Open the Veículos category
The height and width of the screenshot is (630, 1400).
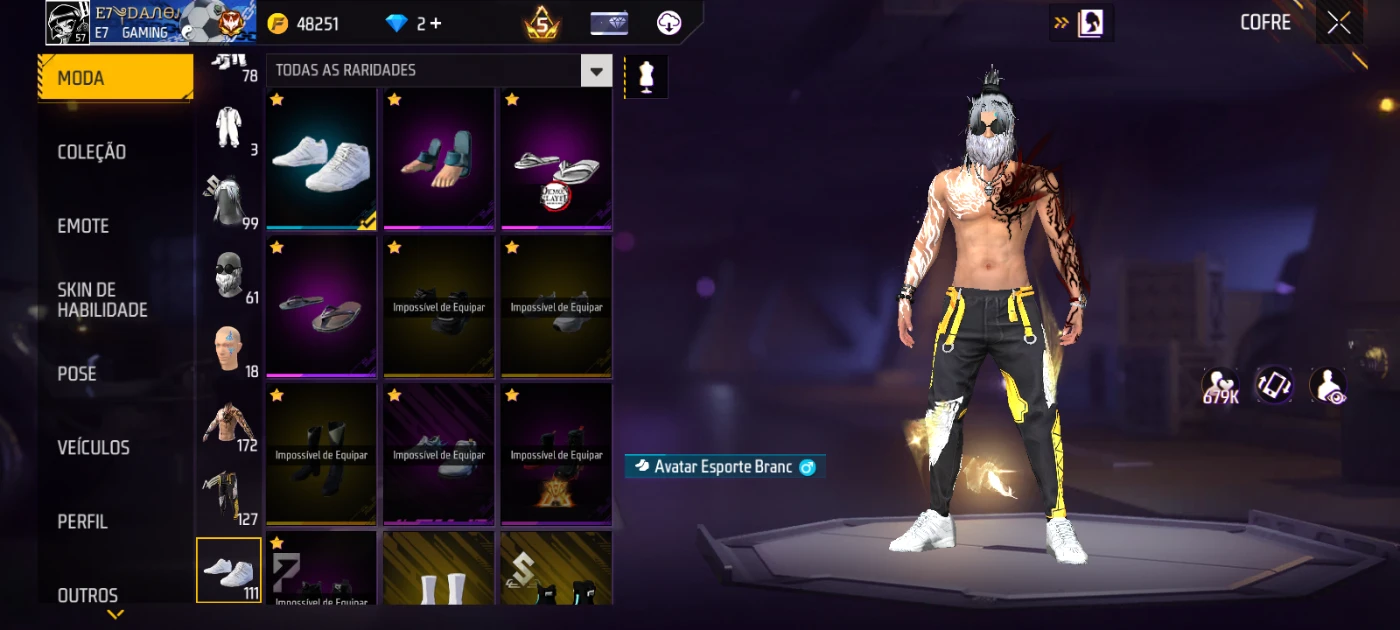point(93,448)
